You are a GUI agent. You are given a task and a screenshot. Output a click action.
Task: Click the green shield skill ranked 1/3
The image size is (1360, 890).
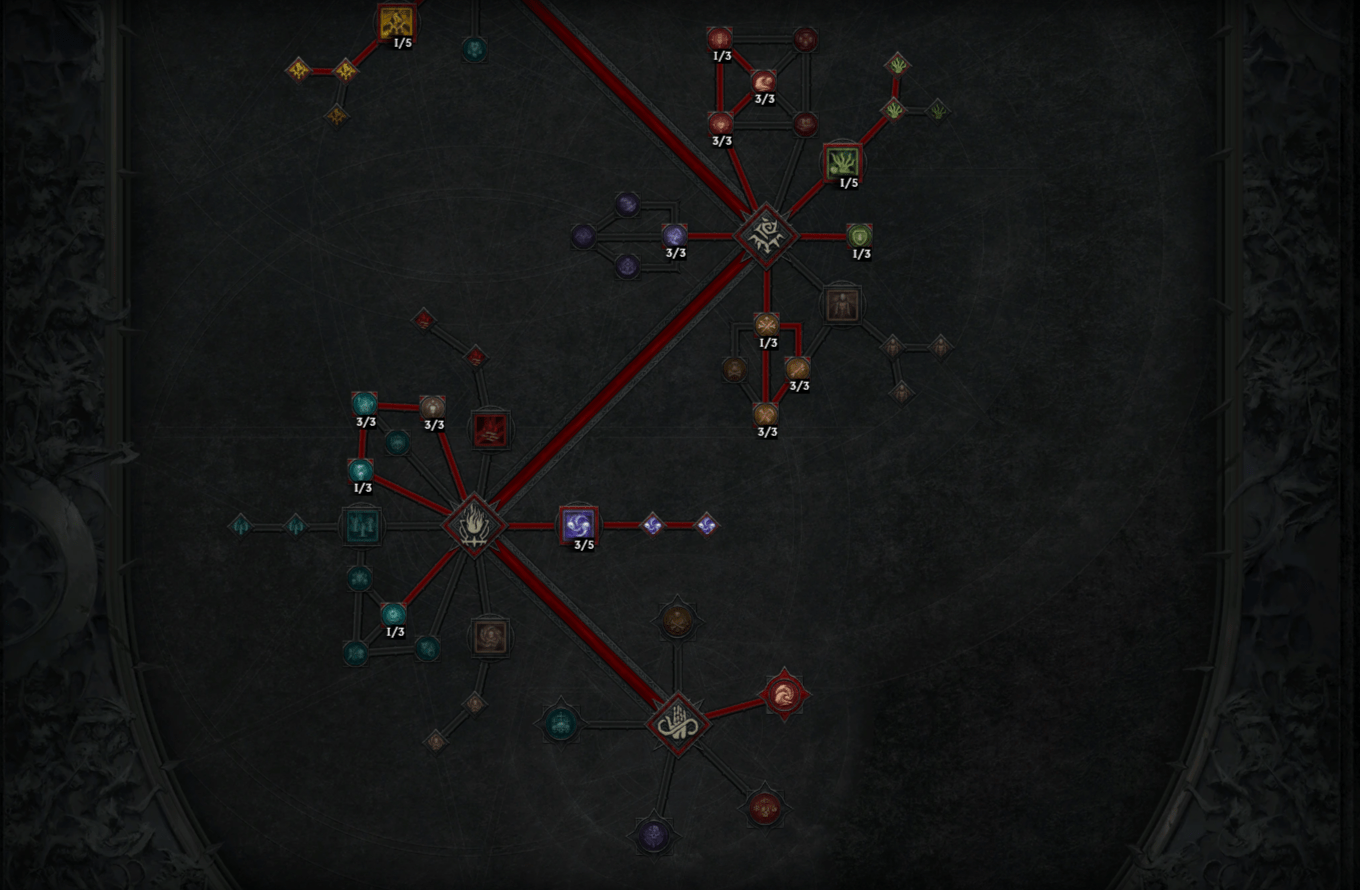click(x=858, y=236)
